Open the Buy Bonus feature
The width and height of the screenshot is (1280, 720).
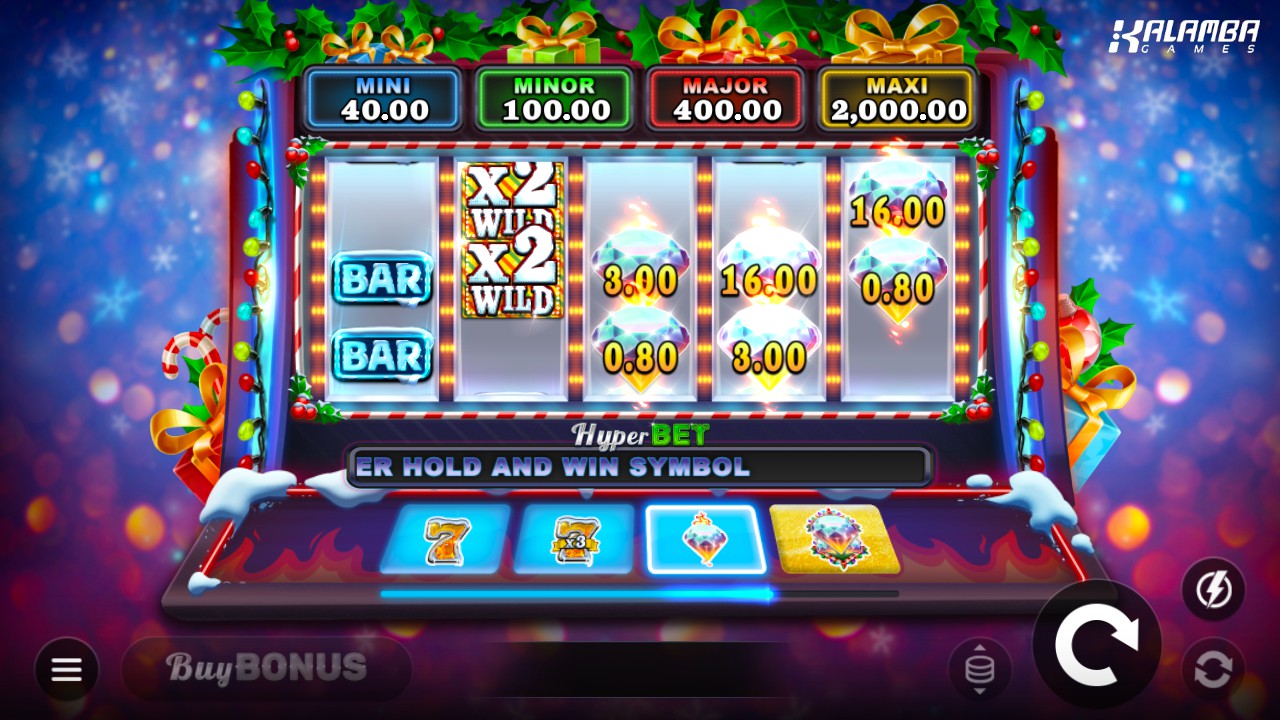tap(266, 668)
